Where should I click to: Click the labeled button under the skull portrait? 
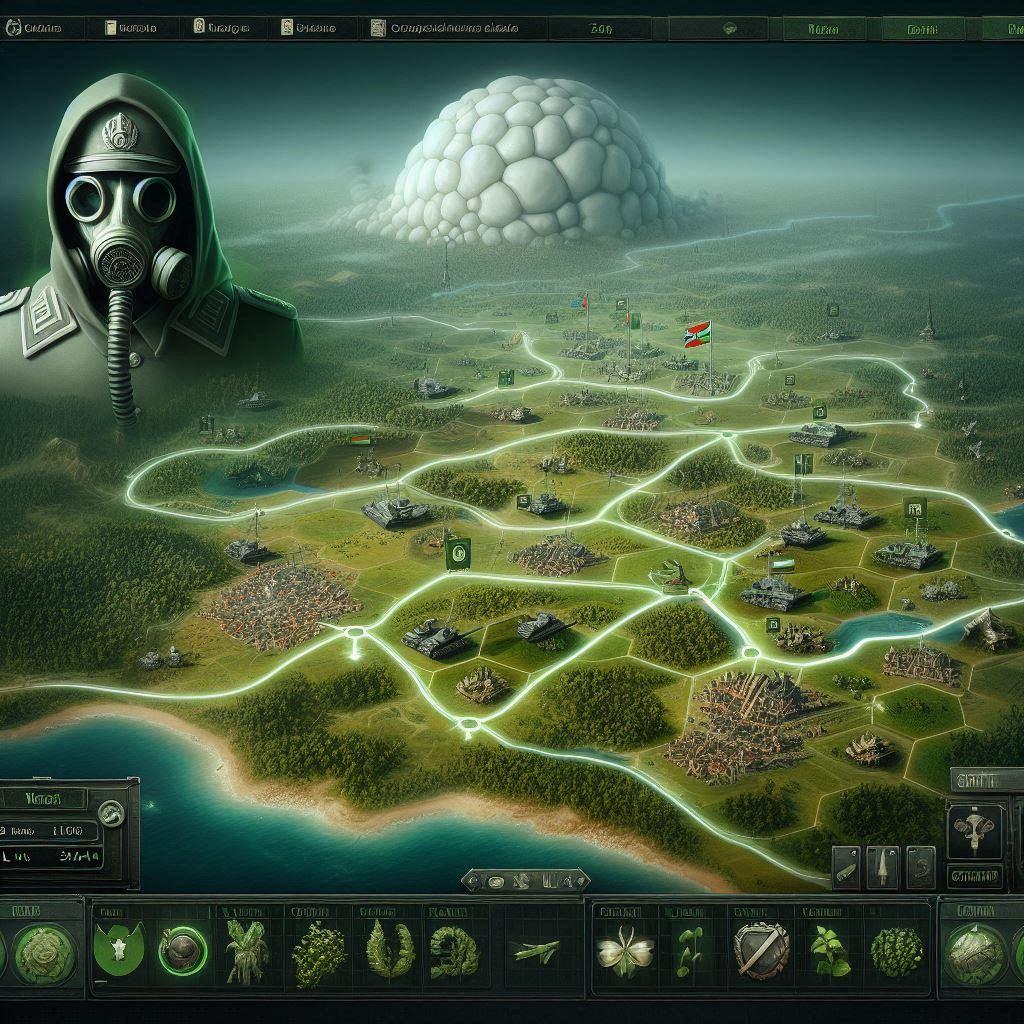pyautogui.click(x=973, y=878)
